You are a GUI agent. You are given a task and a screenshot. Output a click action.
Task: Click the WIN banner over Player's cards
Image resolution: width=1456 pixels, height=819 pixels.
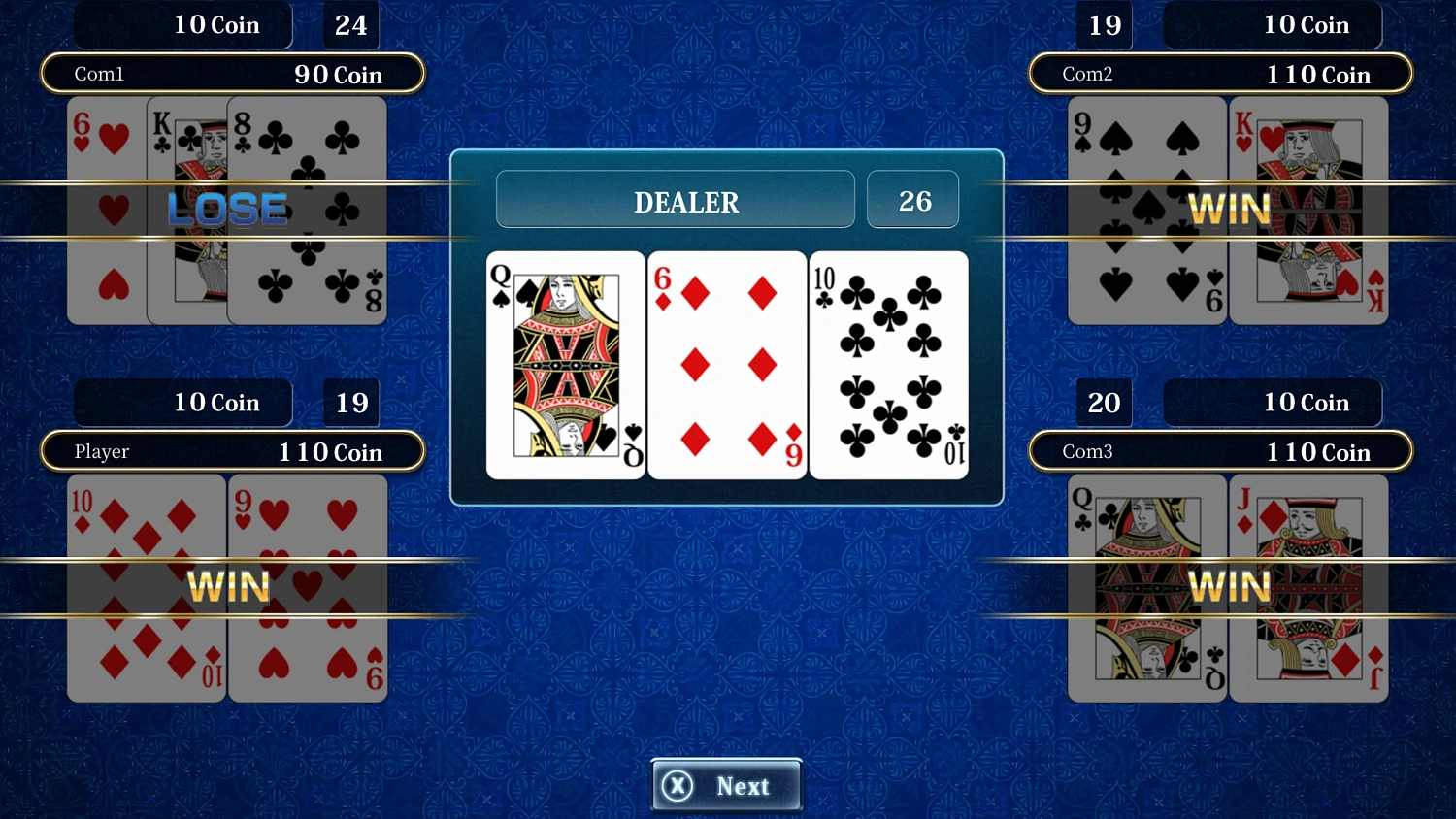(230, 586)
